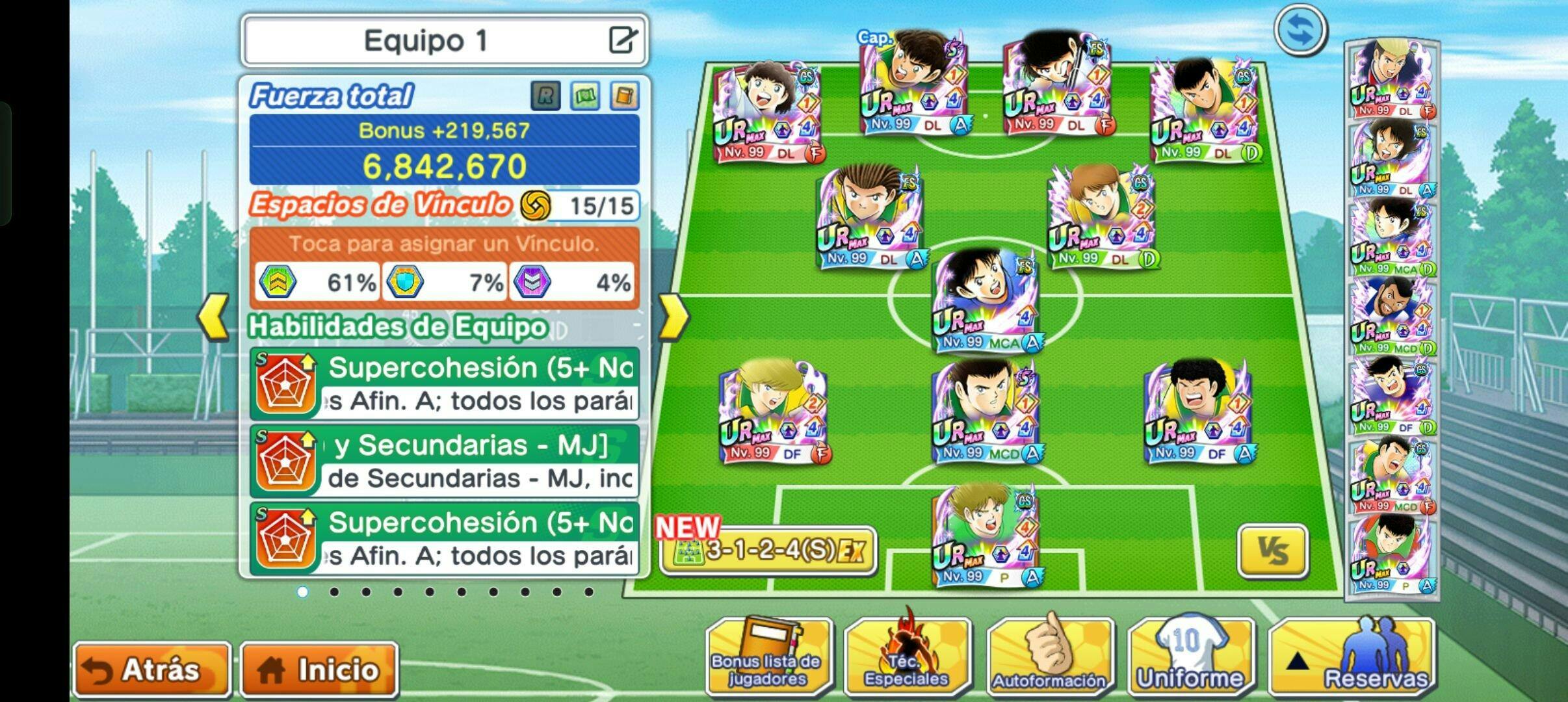Open Bonus lista de jugadores
This screenshot has width=1568, height=702.
click(x=768, y=658)
